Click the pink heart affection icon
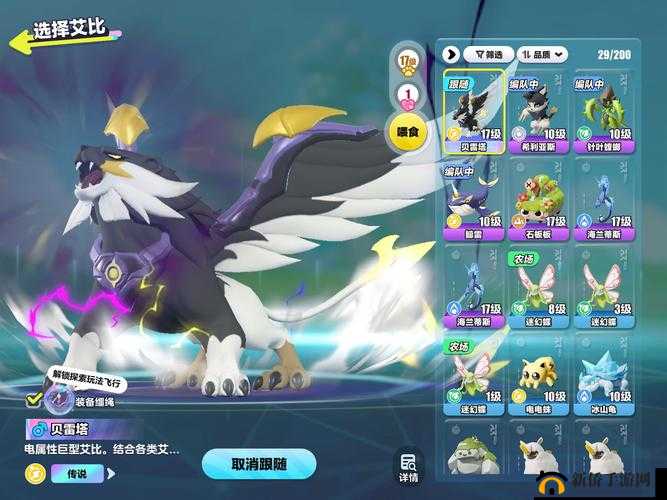667x500 pixels. pos(408,96)
